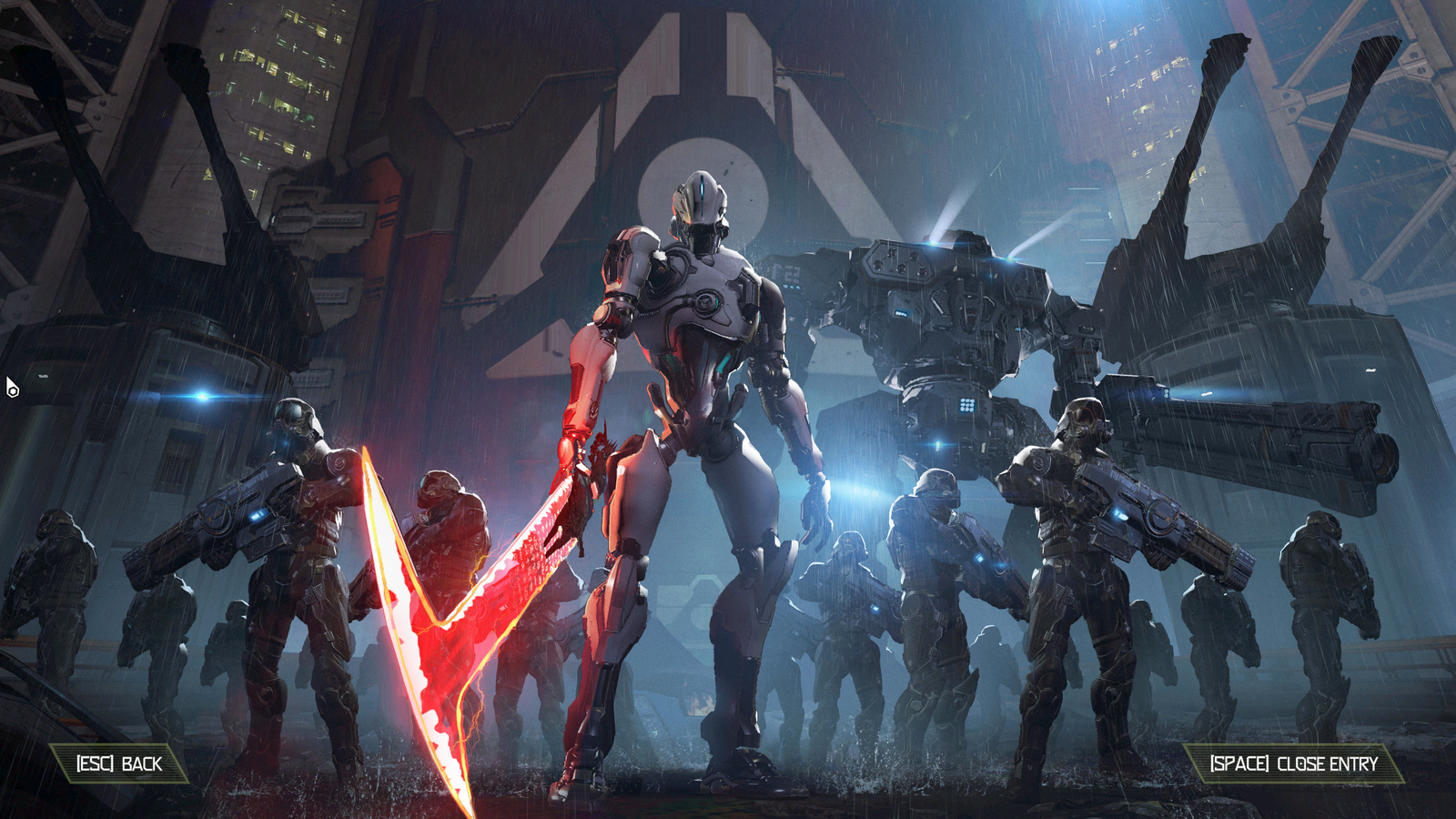Click the [SPACE] CLOSE ENTRY button
Screen dimensions: 1456x819
(x=1293, y=765)
